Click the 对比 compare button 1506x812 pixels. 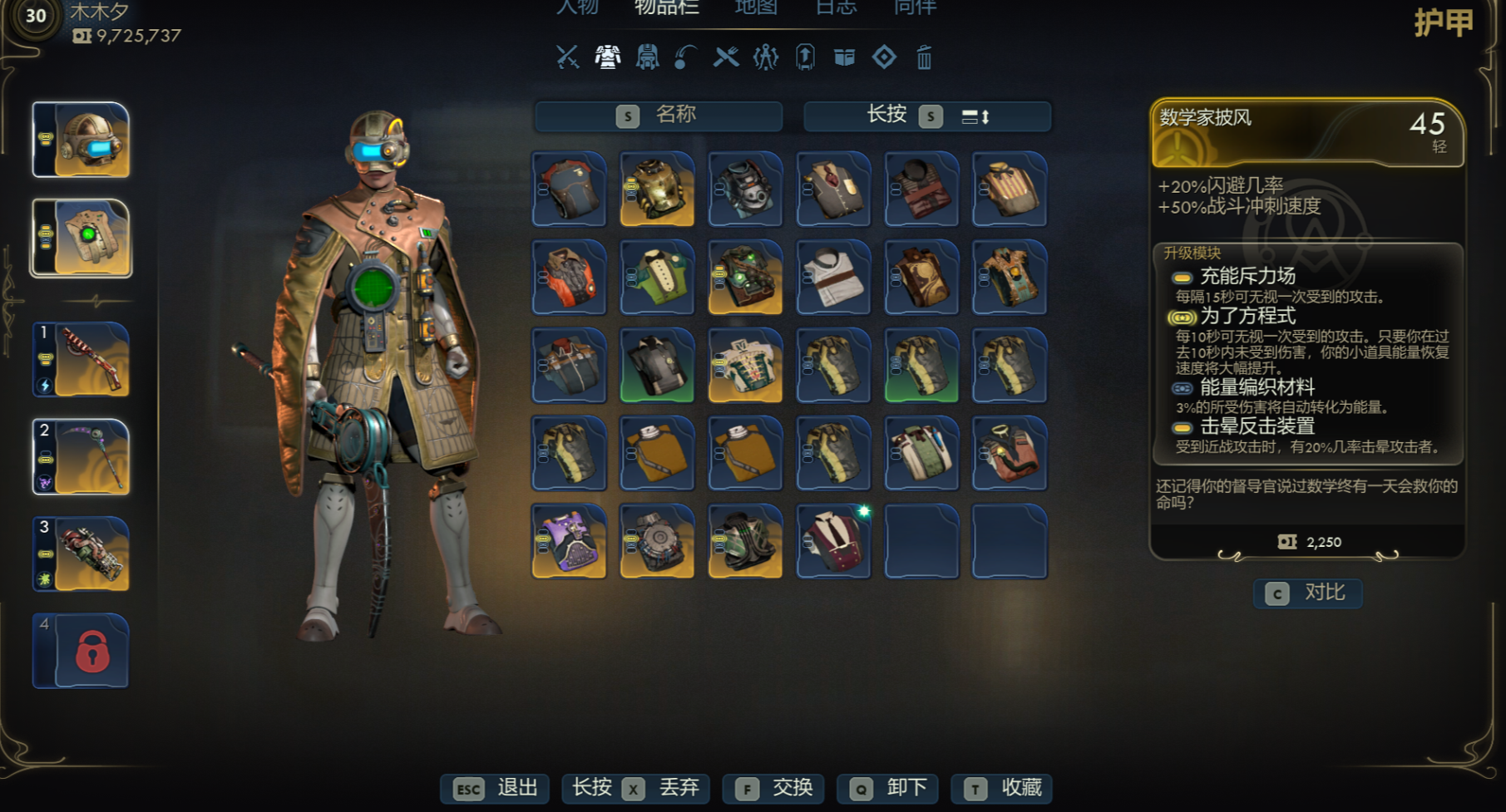click(1308, 593)
